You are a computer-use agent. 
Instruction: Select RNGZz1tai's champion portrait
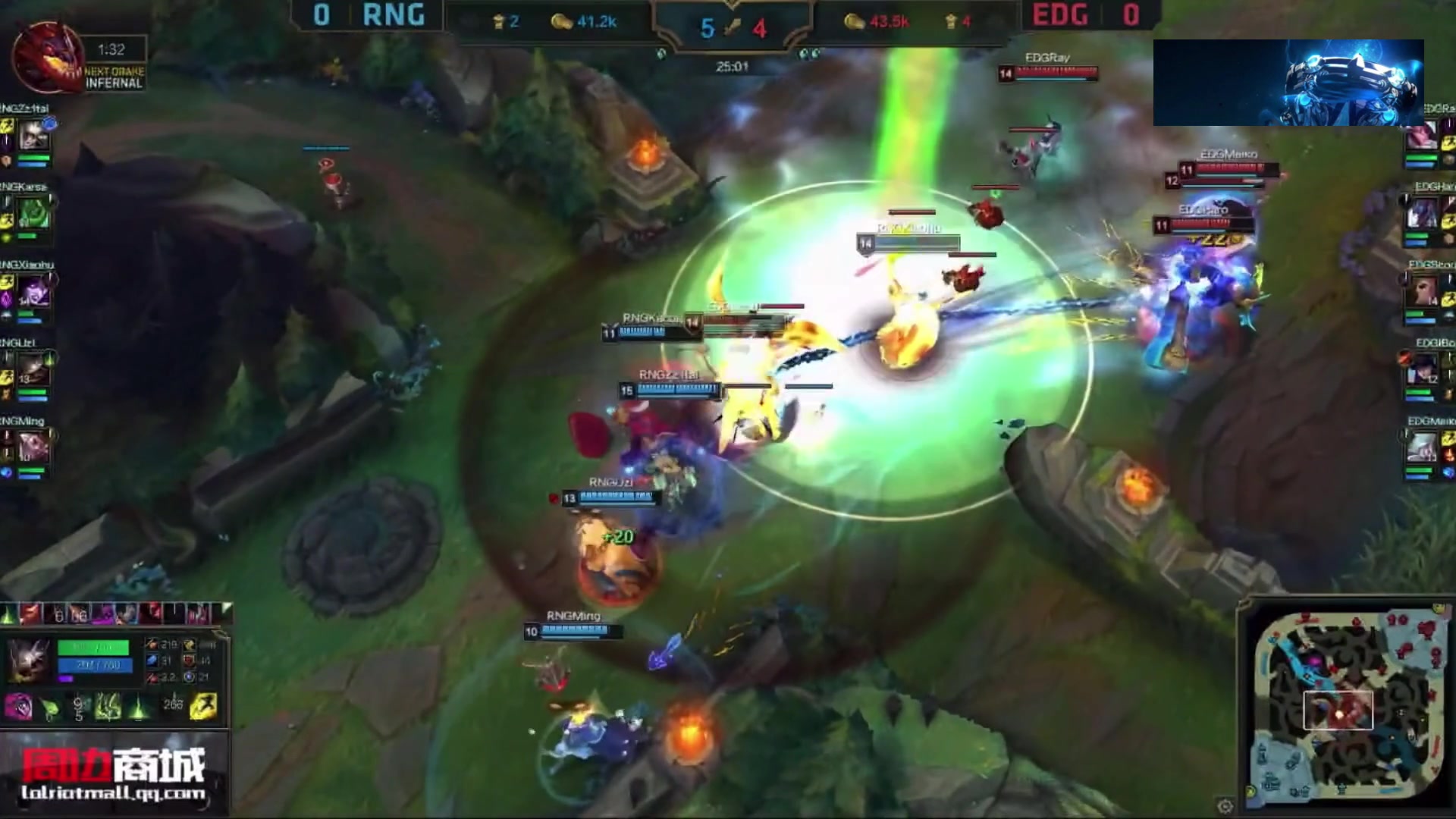(35, 136)
